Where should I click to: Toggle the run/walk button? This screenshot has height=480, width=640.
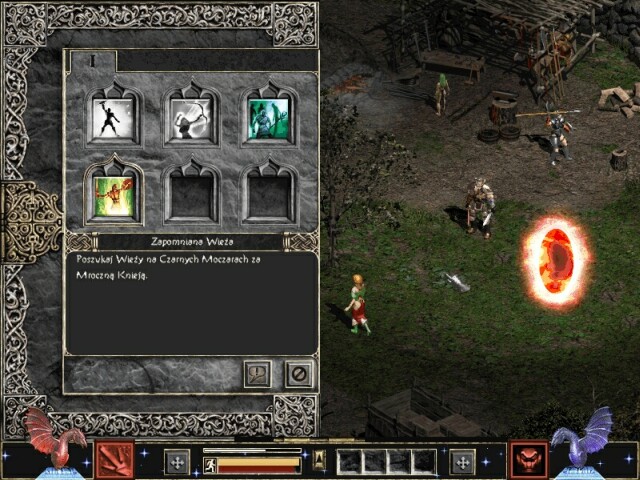tap(210, 464)
